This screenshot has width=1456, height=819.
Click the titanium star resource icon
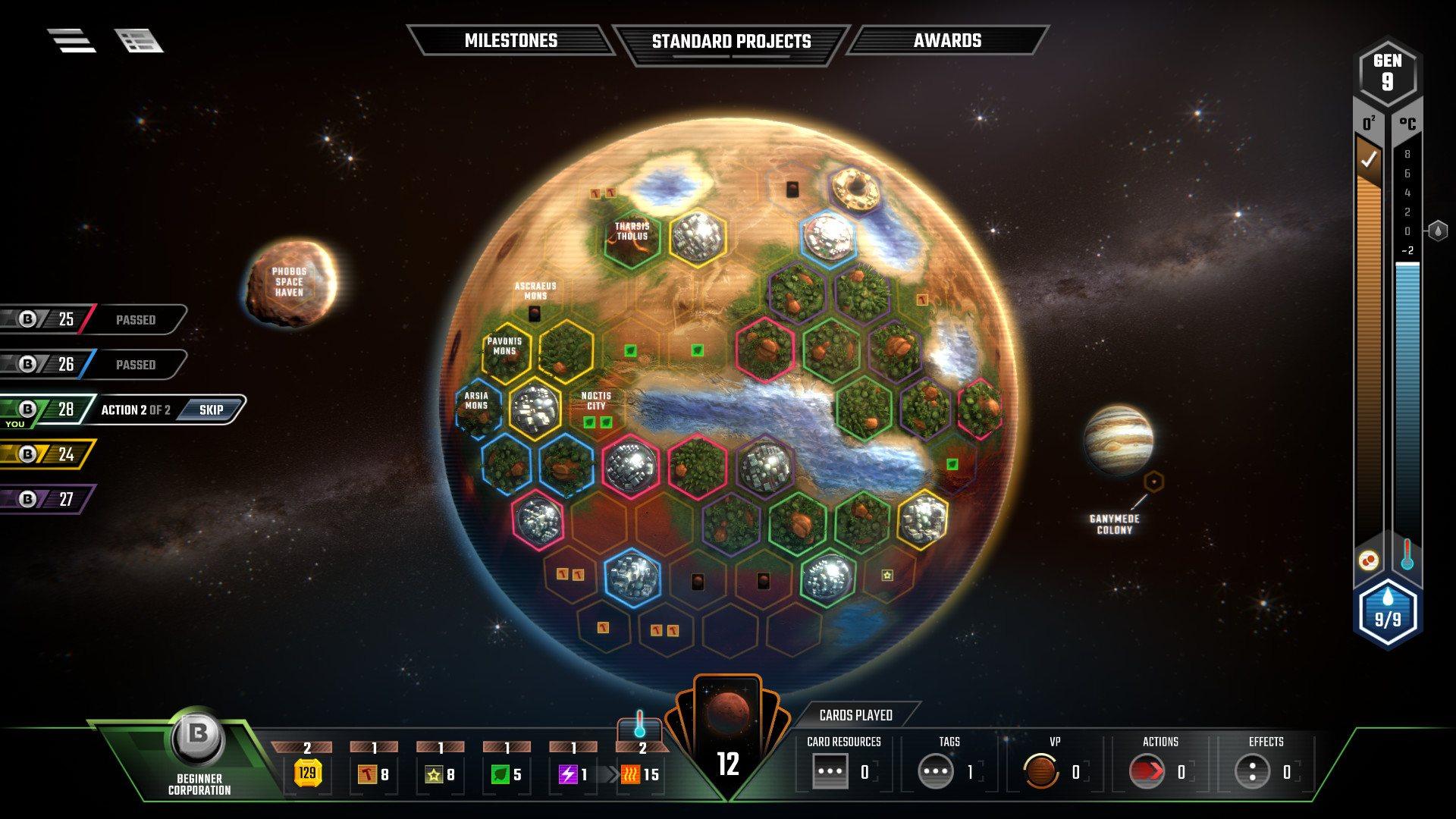(435, 775)
